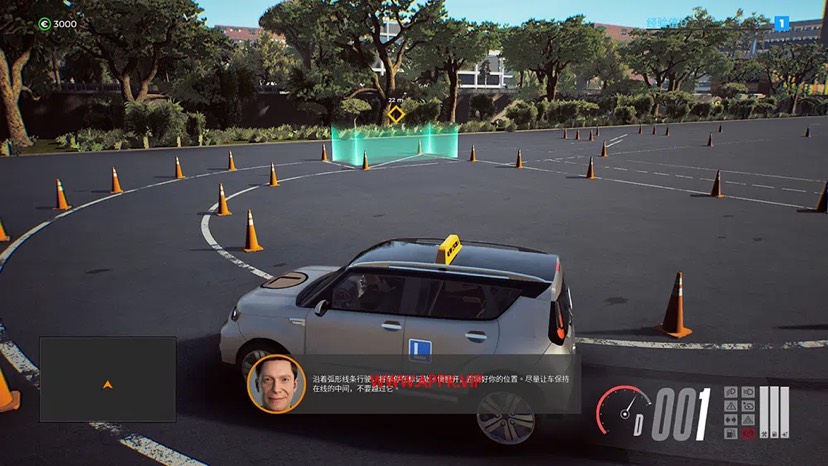Viewport: 828px width, 466px height.
Task: Click the check engine indicator icon
Action: click(x=748, y=405)
